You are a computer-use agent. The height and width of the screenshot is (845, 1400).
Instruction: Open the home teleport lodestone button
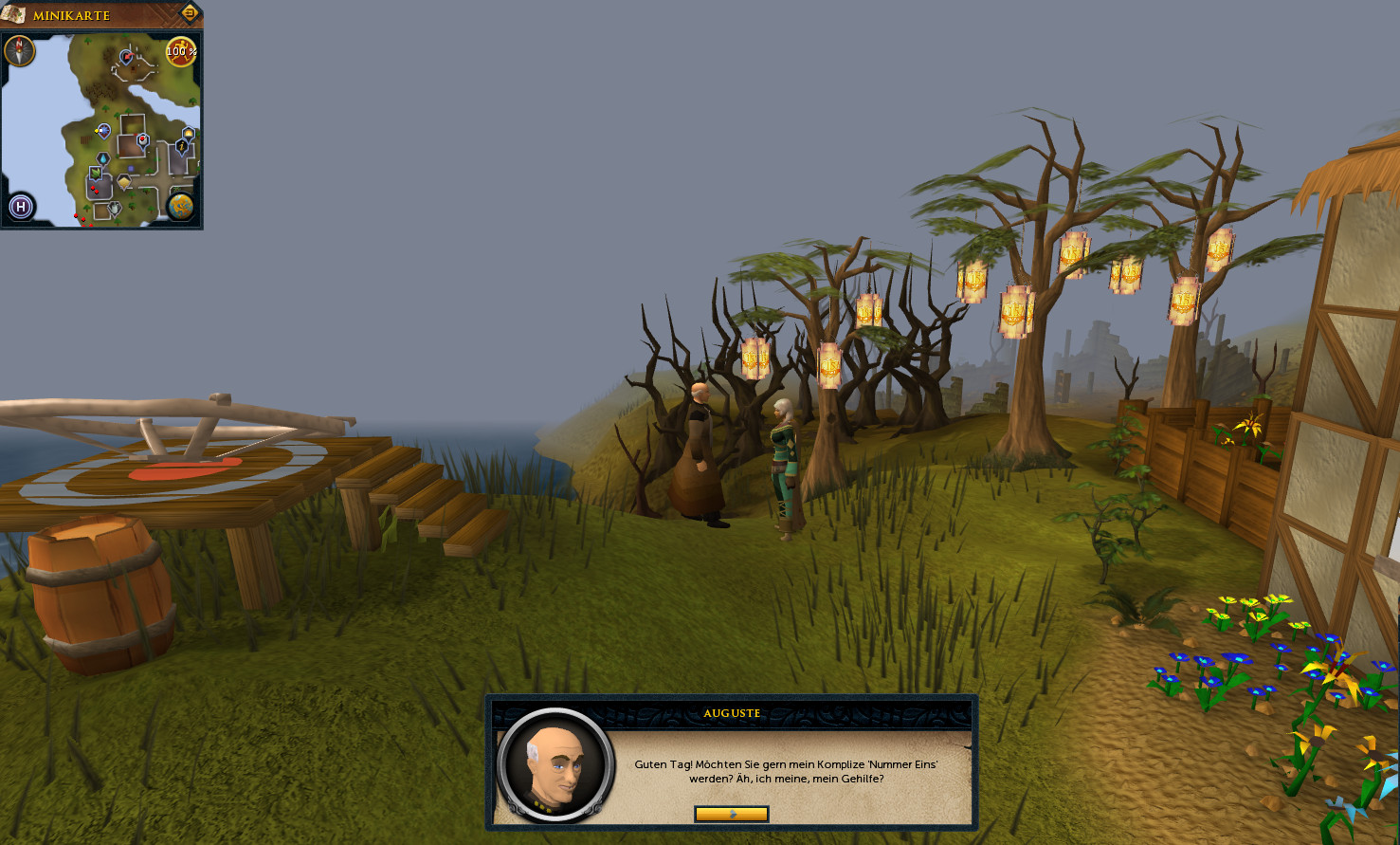(x=21, y=206)
